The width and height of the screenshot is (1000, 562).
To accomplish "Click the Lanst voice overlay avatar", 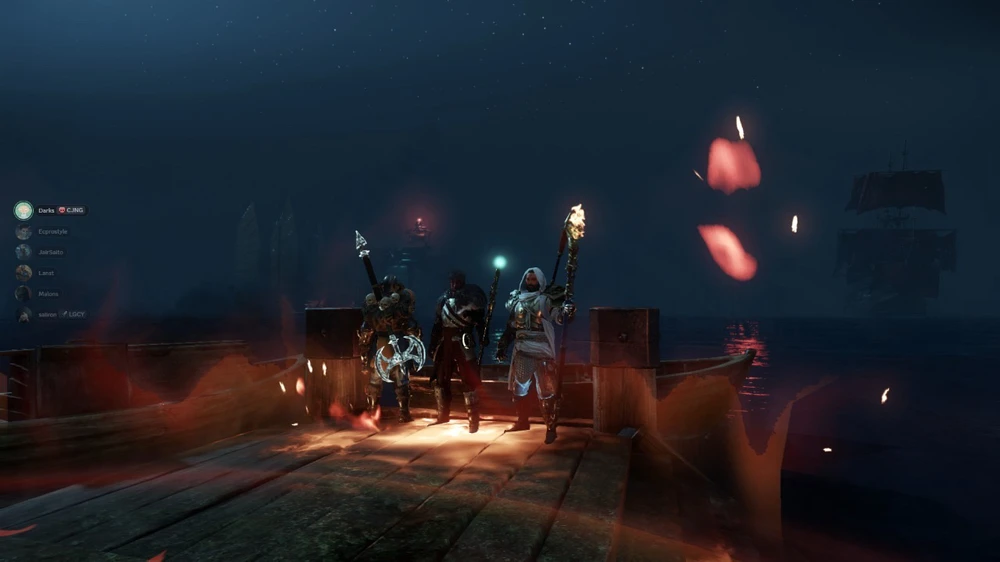I will pyautogui.click(x=24, y=273).
